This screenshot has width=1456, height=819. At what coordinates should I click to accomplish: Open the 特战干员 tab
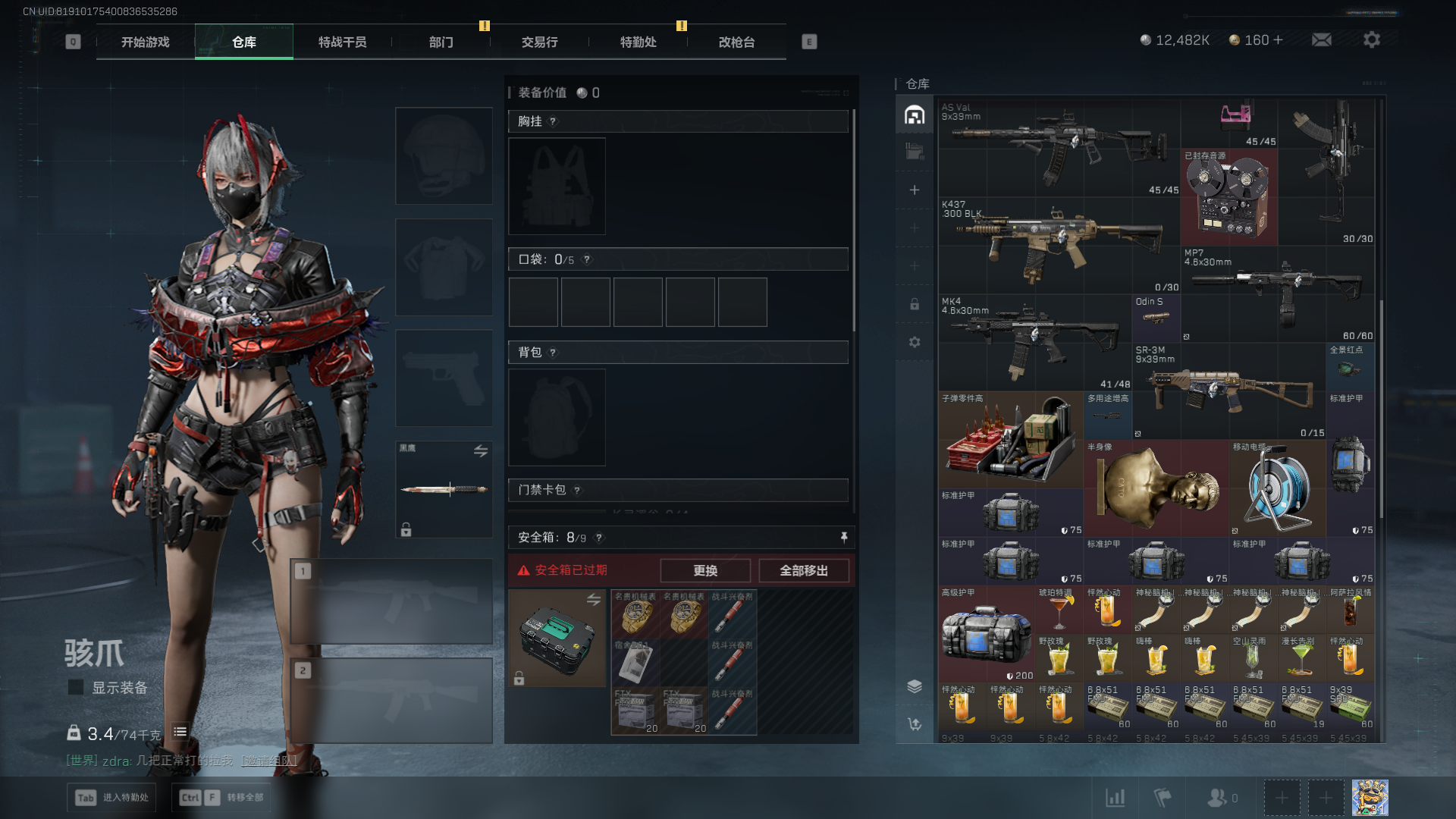pos(342,42)
